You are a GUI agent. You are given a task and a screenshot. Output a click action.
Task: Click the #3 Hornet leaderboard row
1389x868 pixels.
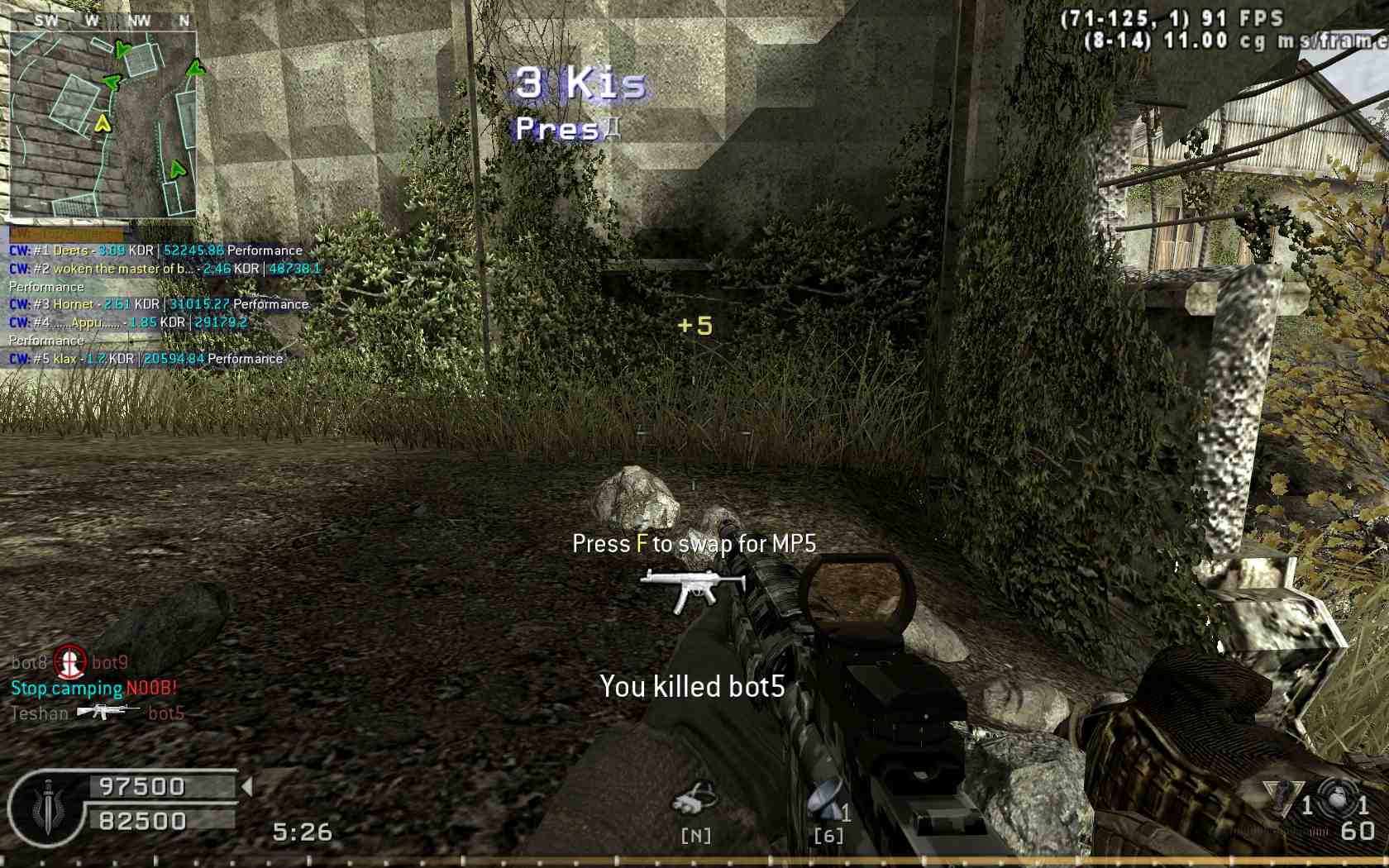click(159, 304)
